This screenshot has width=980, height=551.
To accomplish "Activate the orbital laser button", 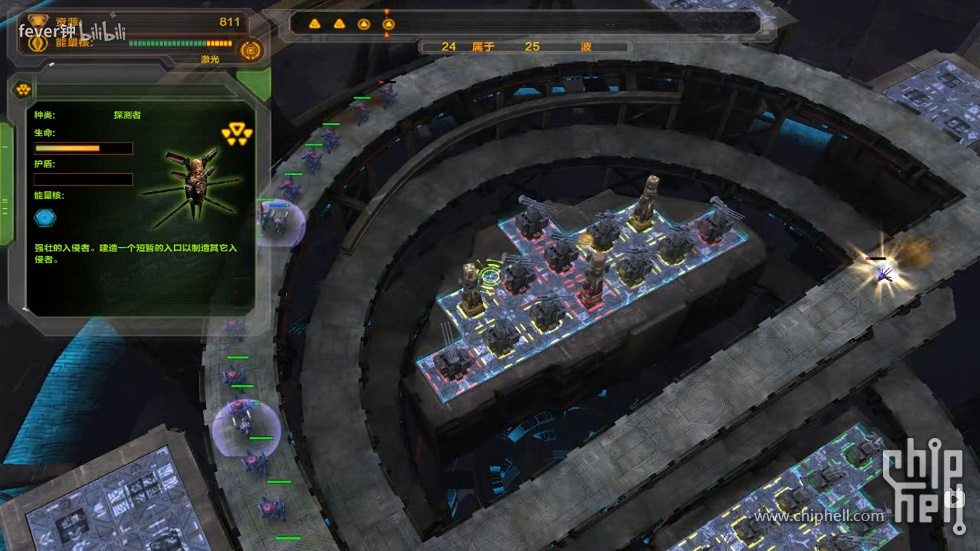I will [x=250, y=48].
